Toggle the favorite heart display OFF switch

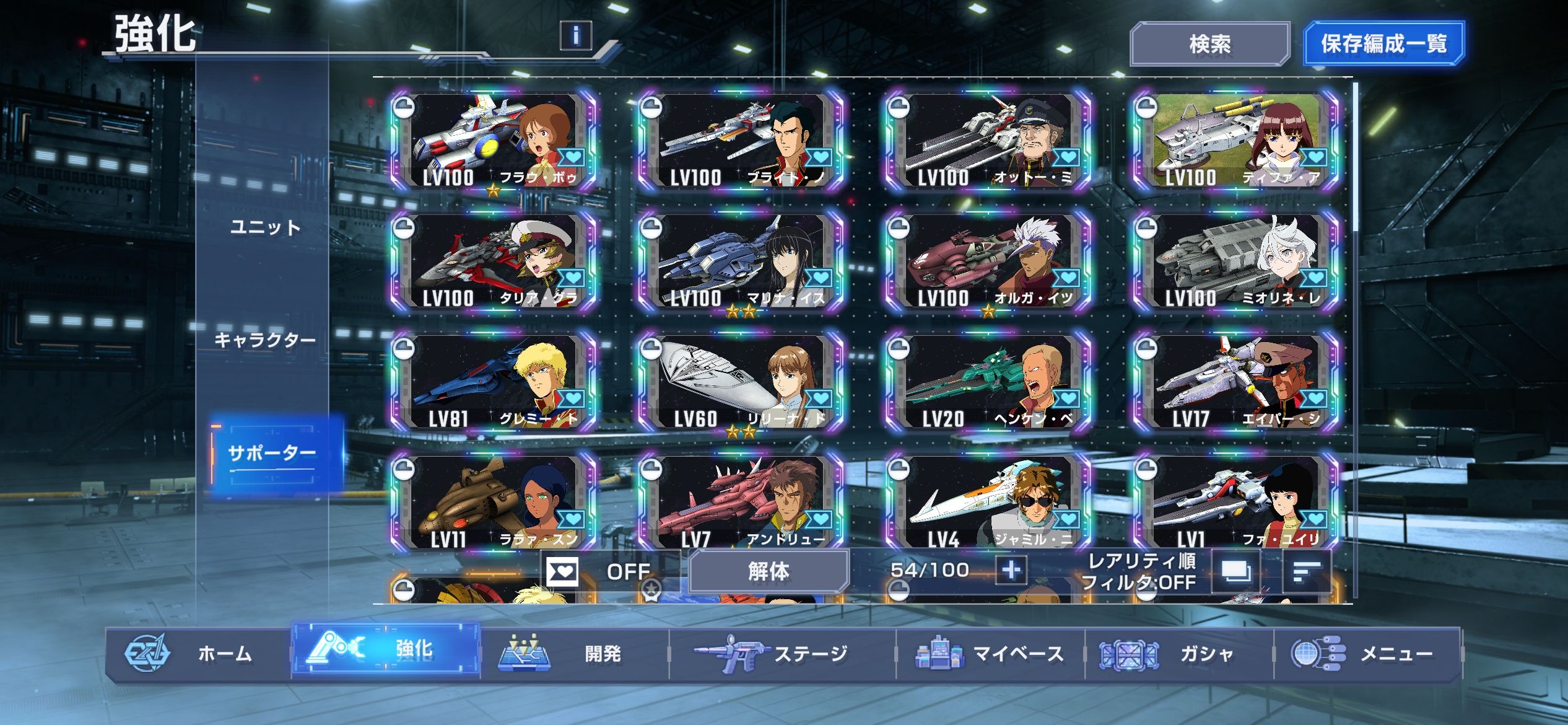pos(598,571)
